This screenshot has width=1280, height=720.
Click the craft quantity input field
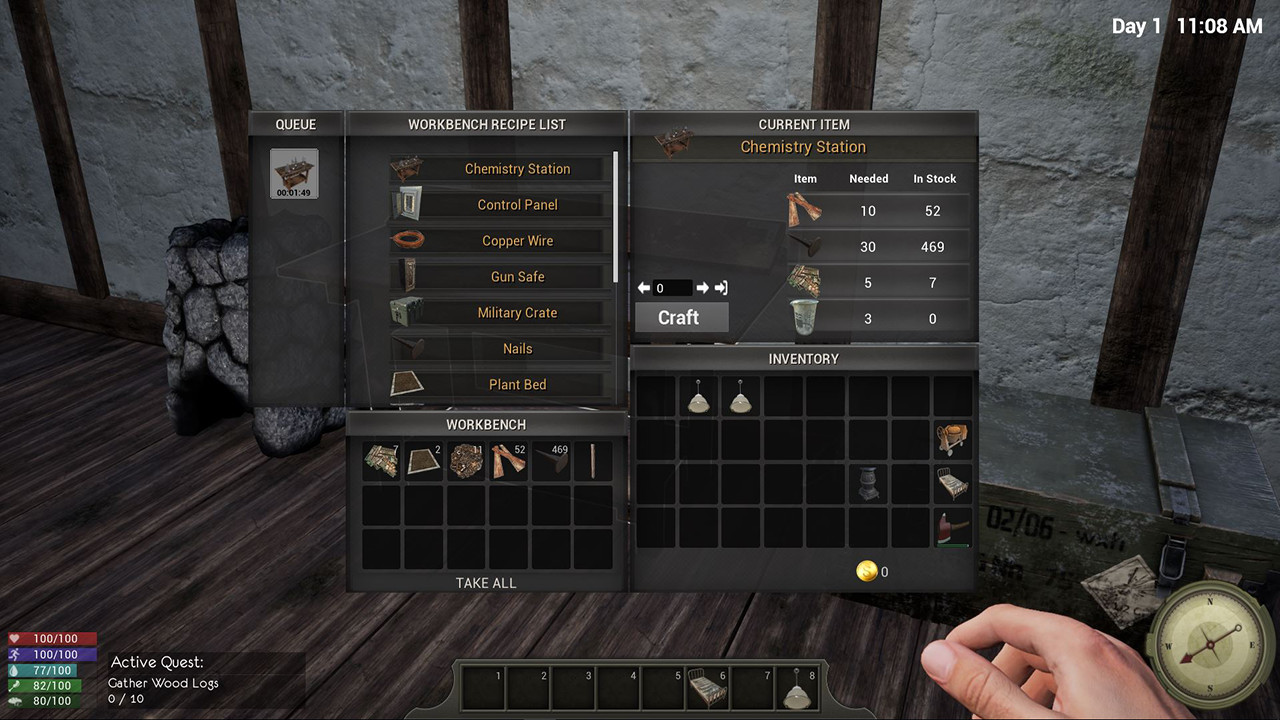click(673, 288)
